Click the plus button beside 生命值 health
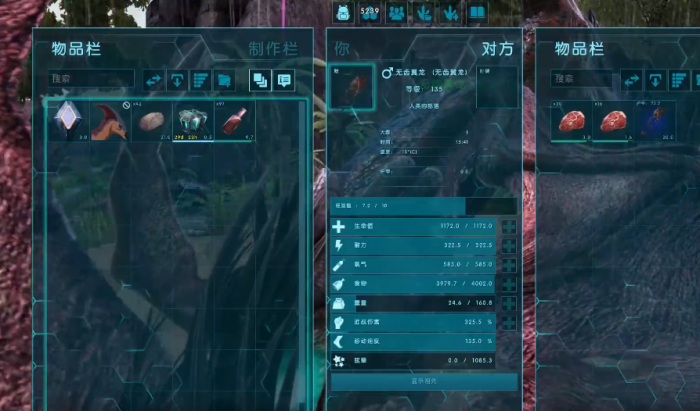 coord(509,228)
